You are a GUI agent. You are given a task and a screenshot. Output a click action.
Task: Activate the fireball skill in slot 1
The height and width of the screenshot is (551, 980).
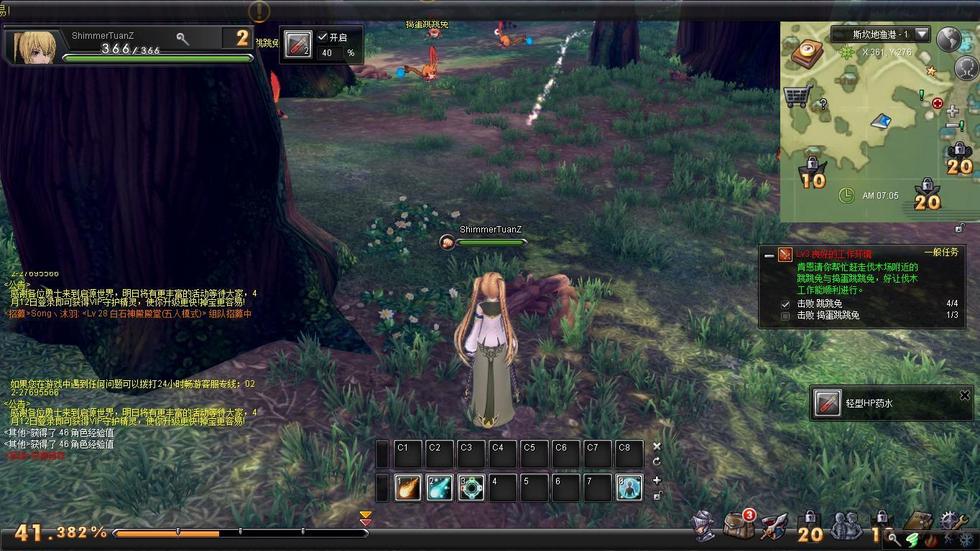pos(407,487)
